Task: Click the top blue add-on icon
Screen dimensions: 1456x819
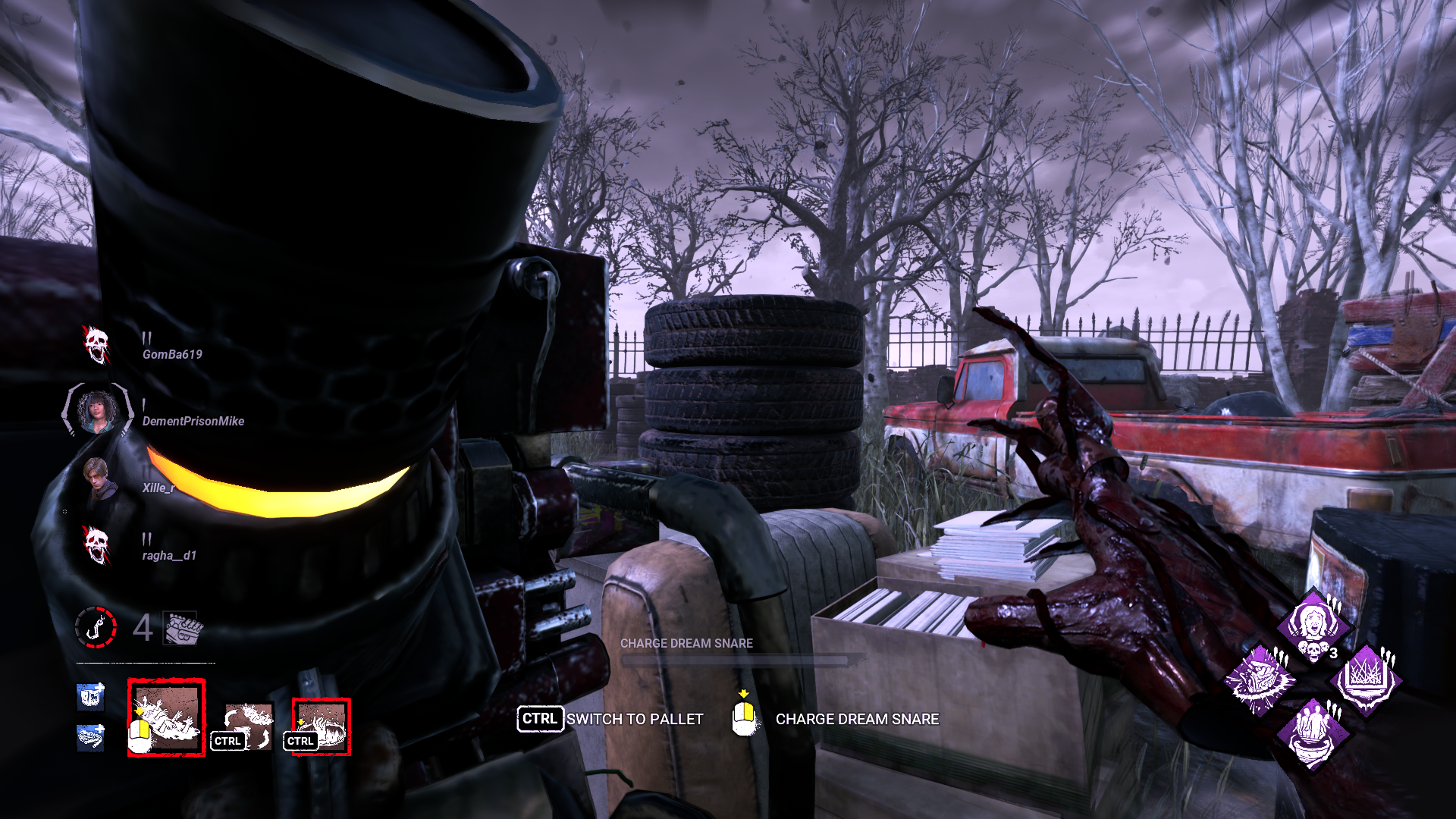Action: click(89, 698)
